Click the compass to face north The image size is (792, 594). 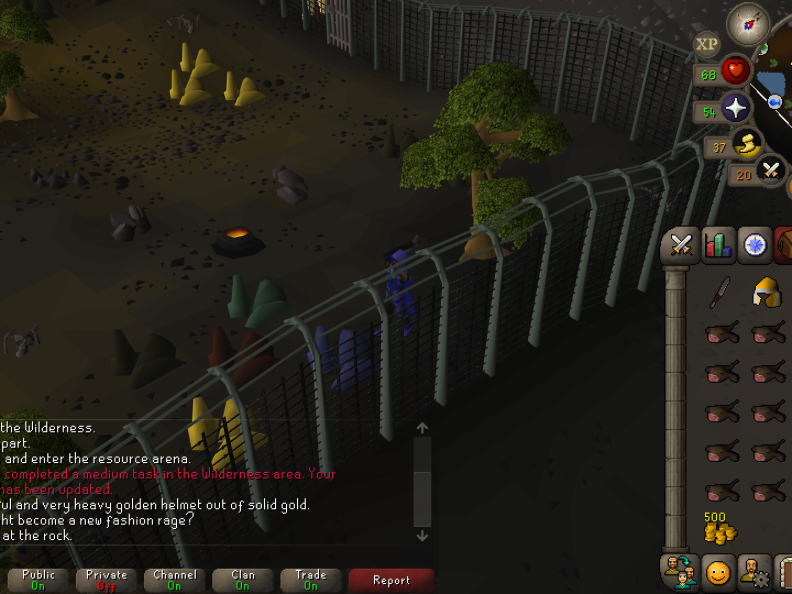[x=747, y=24]
